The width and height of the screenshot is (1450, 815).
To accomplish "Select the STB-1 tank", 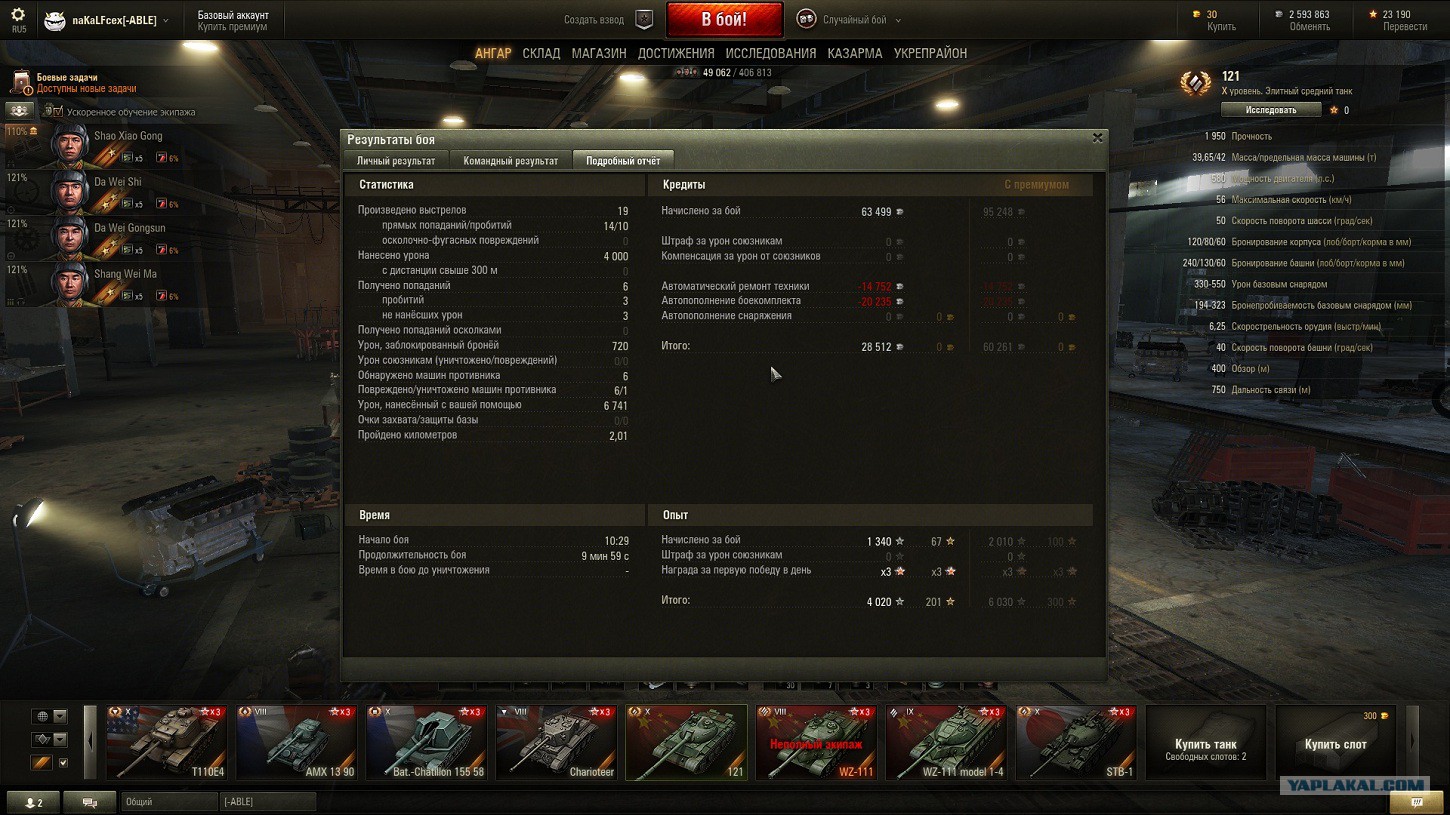I will coord(1076,742).
